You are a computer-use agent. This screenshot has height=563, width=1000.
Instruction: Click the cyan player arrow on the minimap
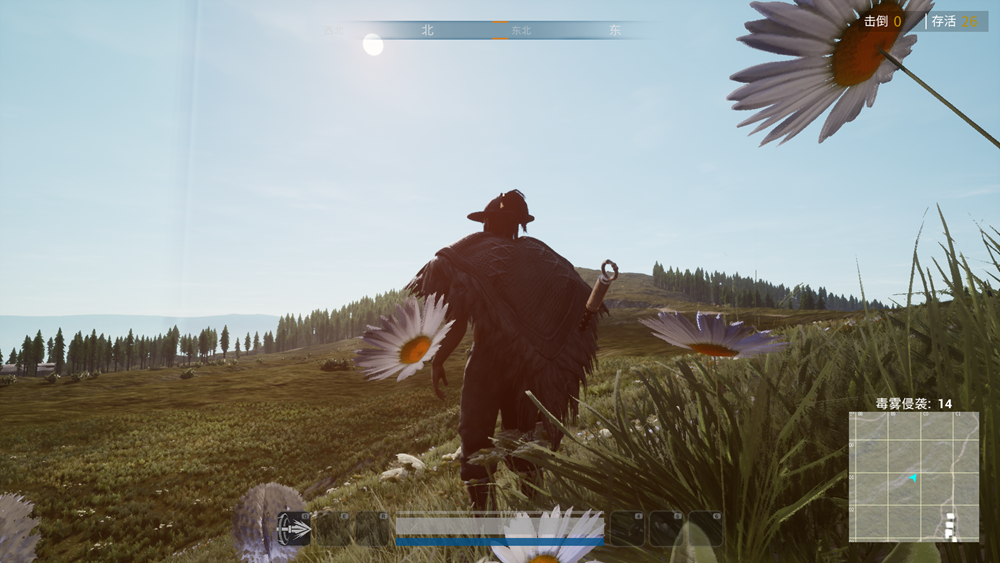click(x=912, y=478)
